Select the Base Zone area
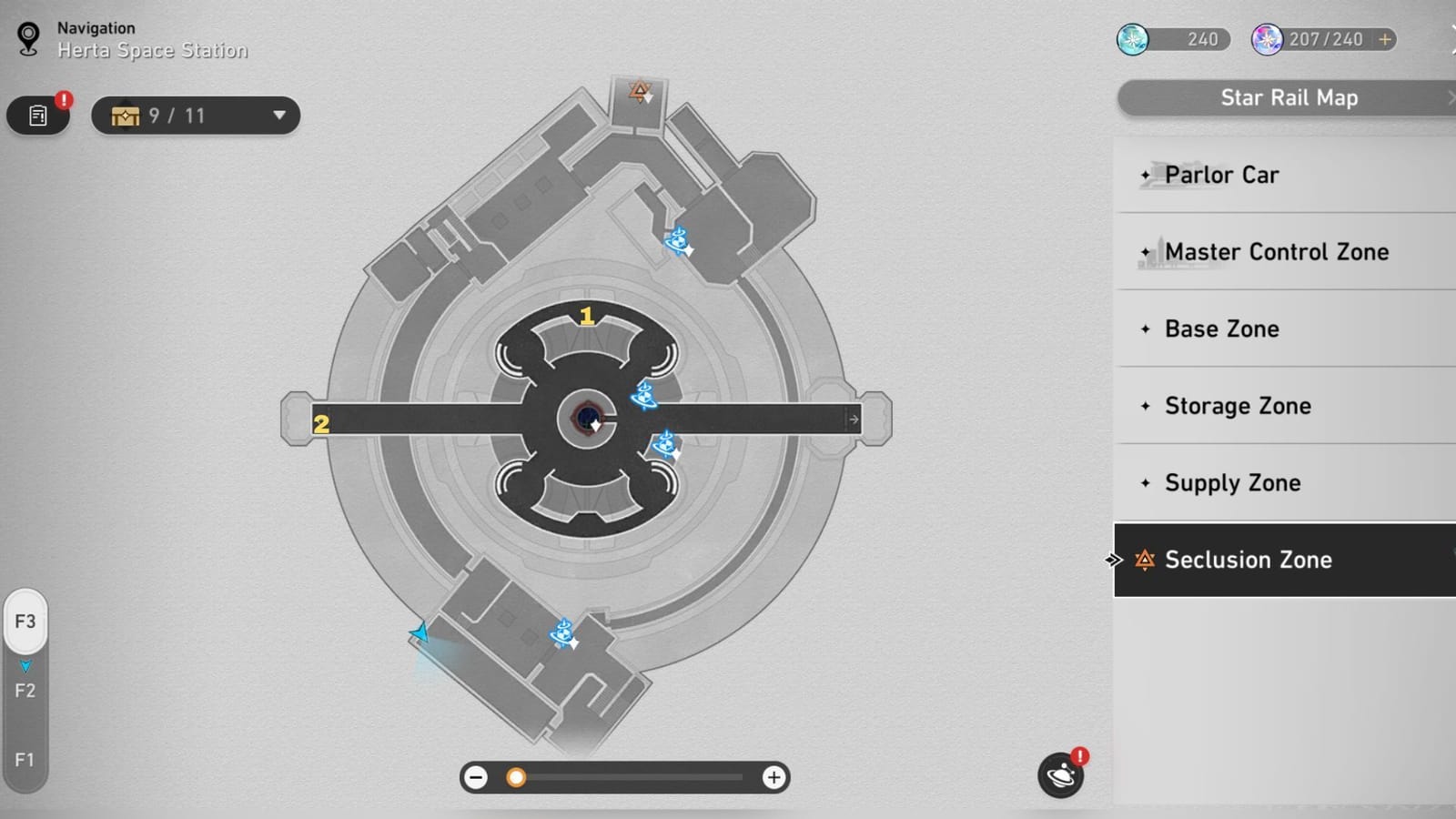The height and width of the screenshot is (819, 1456). 1222,329
